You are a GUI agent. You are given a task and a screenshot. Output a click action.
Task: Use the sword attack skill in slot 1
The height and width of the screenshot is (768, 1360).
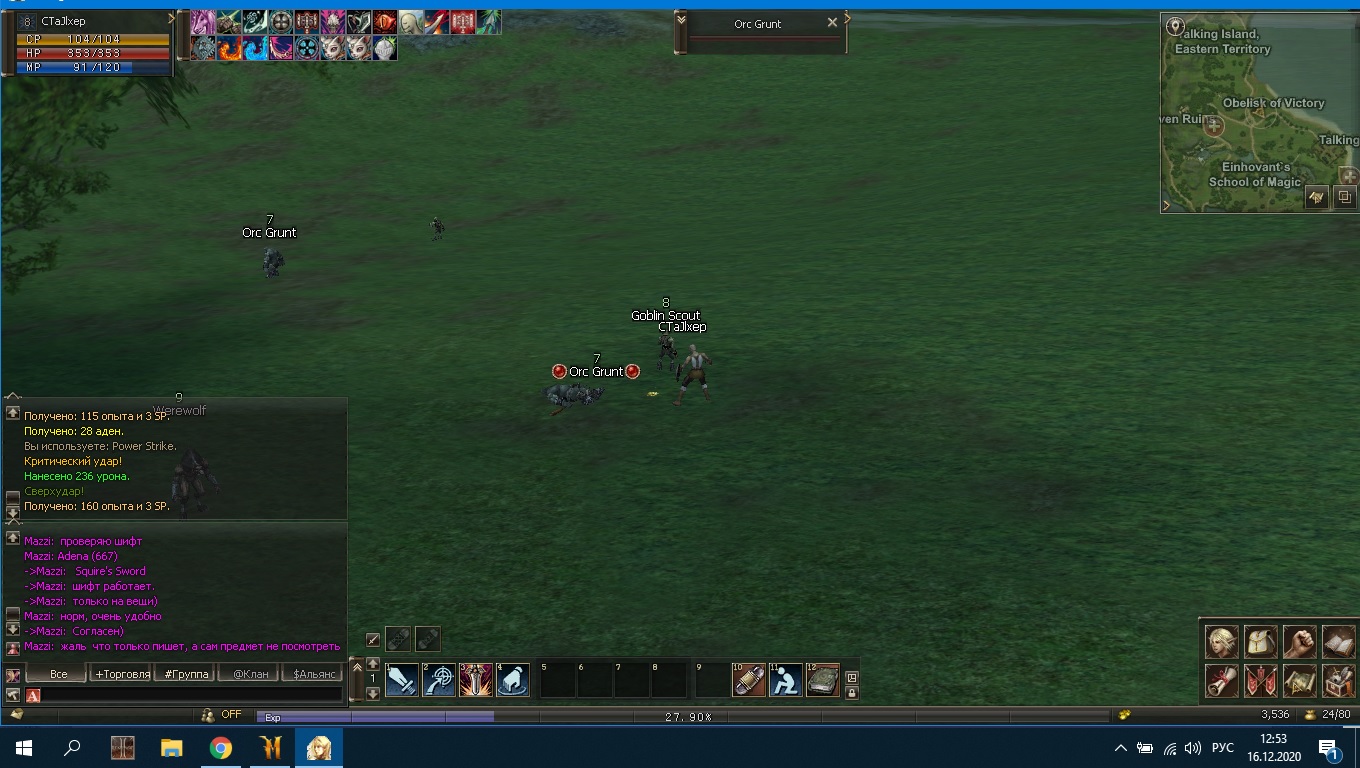(x=402, y=681)
